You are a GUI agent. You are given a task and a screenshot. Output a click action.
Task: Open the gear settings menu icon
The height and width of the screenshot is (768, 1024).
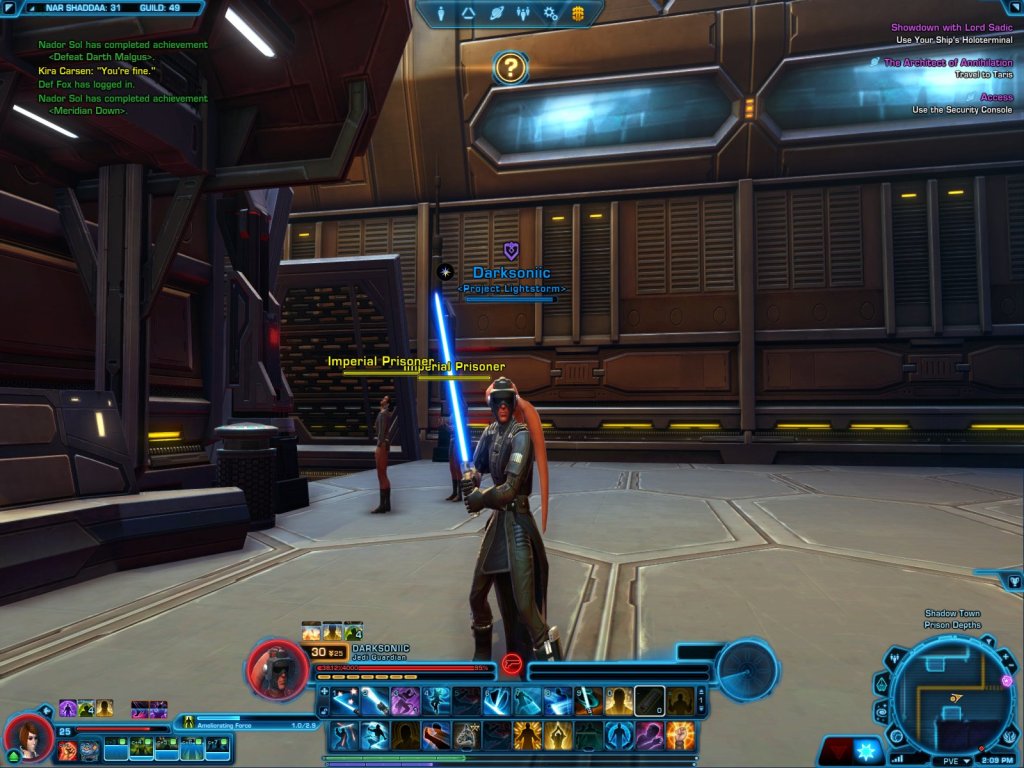tap(550, 13)
